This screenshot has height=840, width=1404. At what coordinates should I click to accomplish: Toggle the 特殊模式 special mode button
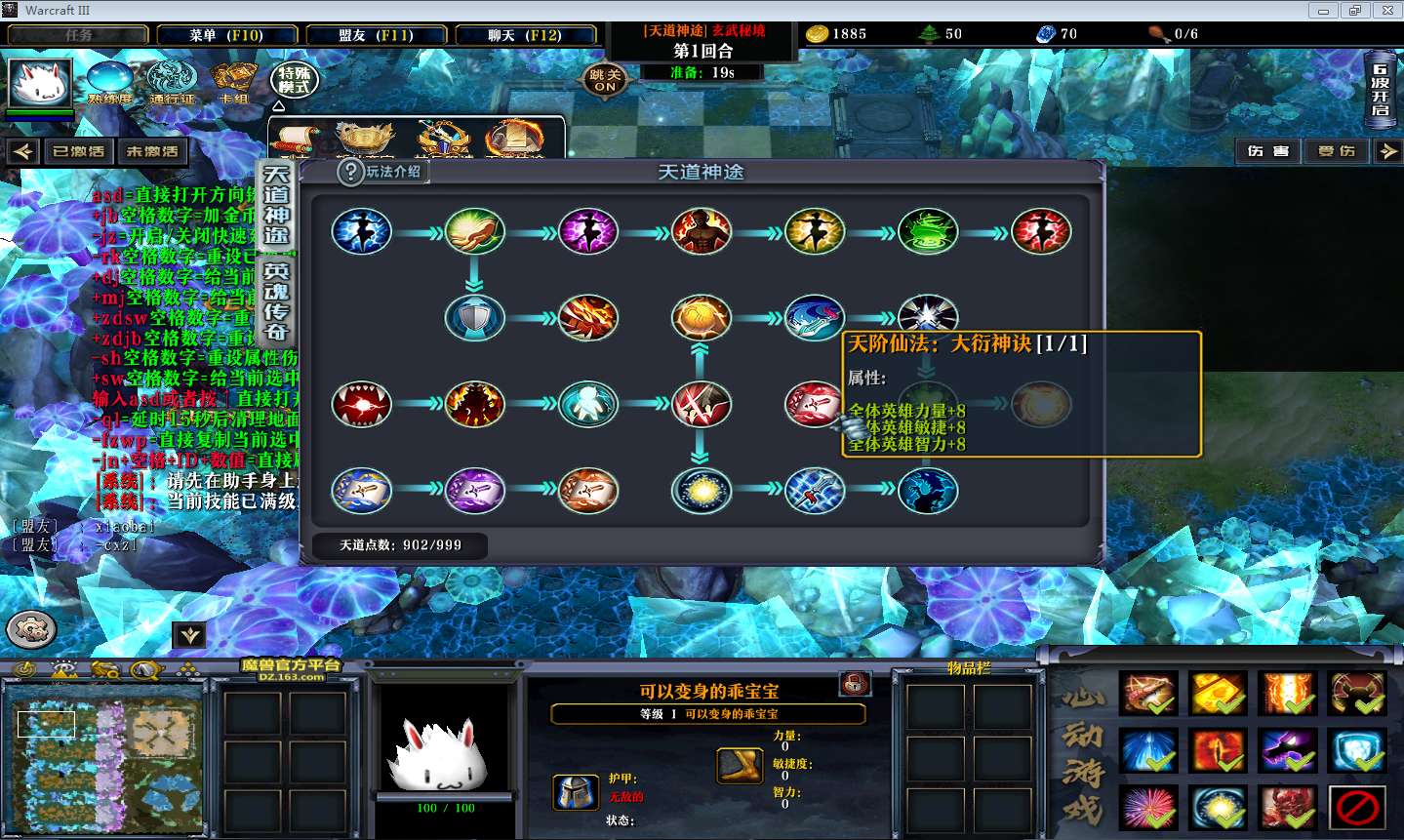294,80
